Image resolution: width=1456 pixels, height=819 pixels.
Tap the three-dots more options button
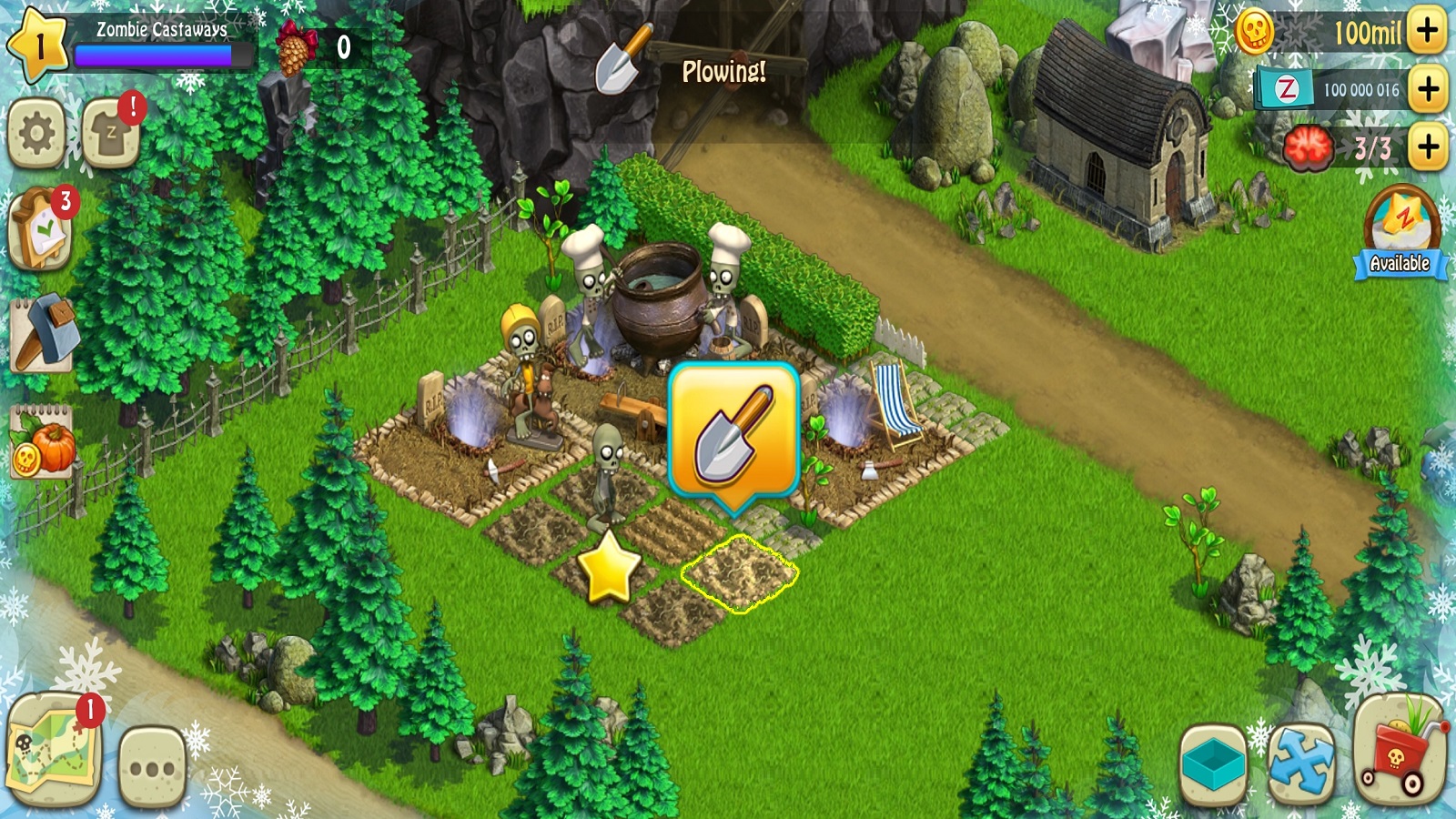click(152, 767)
